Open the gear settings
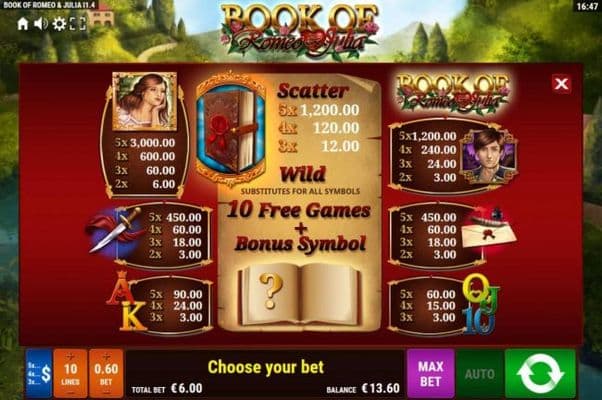602x400 pixels. pos(59,22)
